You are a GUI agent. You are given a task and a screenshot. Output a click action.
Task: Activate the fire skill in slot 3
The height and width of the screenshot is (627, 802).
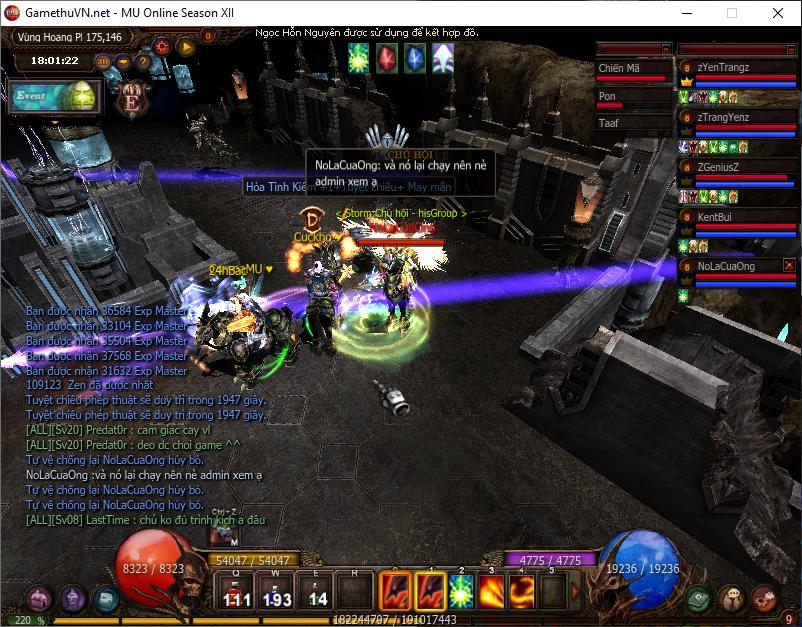[492, 590]
